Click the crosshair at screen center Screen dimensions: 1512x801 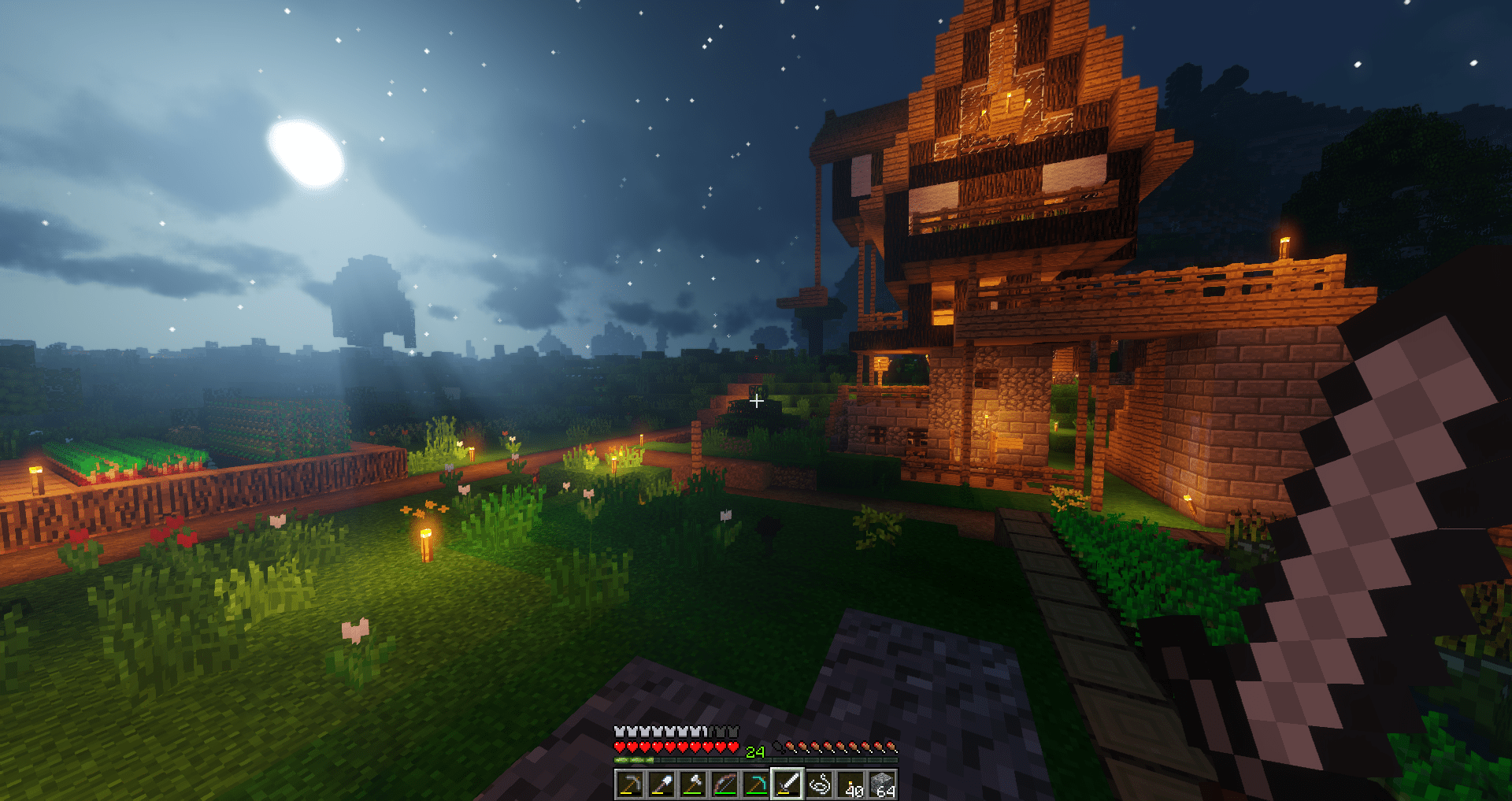click(757, 401)
